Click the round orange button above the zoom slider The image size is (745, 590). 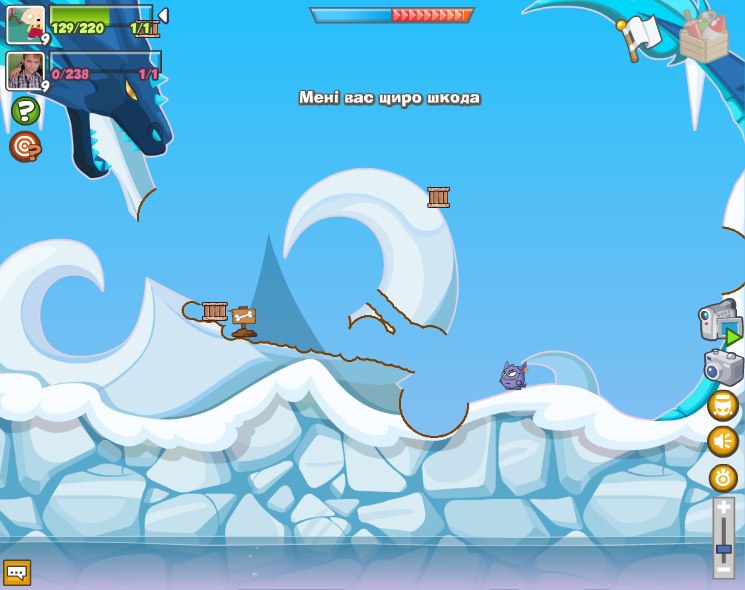click(723, 477)
